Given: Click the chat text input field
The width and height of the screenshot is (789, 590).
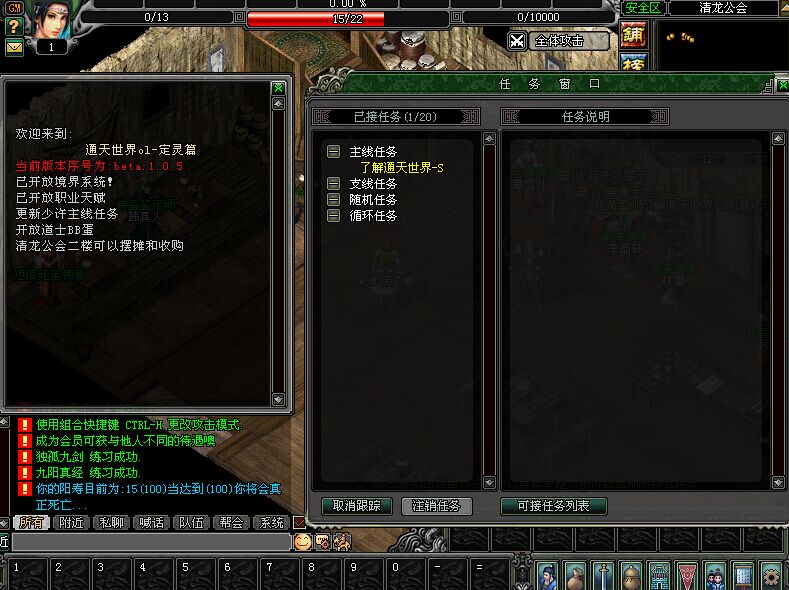Looking at the screenshot, I should pos(150,541).
